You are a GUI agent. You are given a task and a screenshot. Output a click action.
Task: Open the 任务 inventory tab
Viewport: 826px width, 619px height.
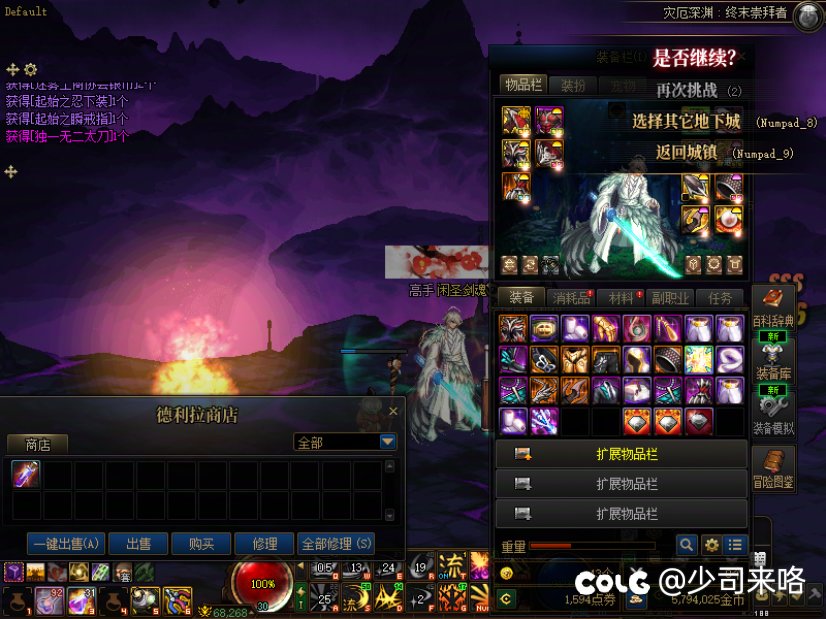pyautogui.click(x=720, y=297)
